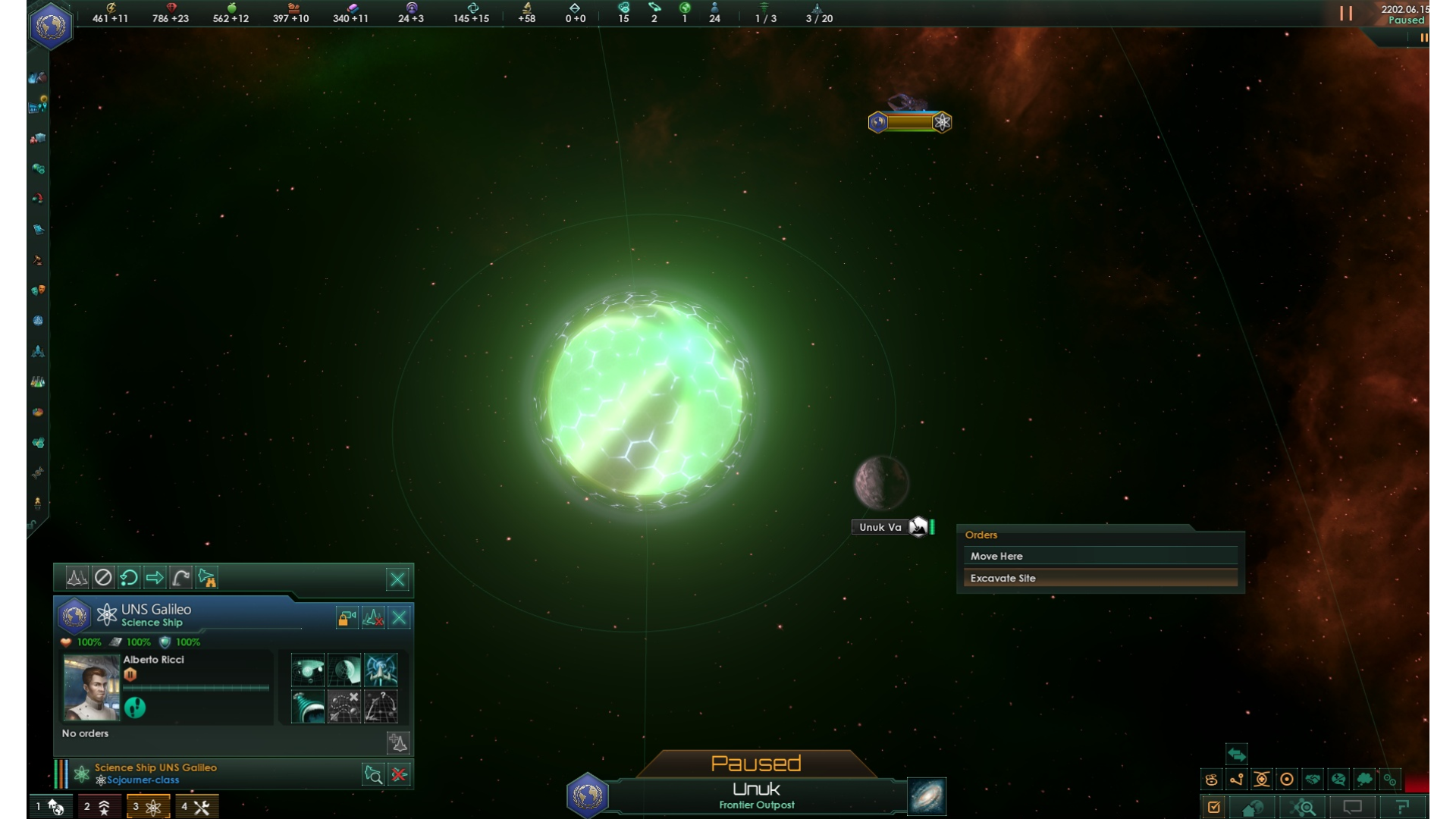
Task: Select control group 2 with rank star icon
Action: coord(99,807)
